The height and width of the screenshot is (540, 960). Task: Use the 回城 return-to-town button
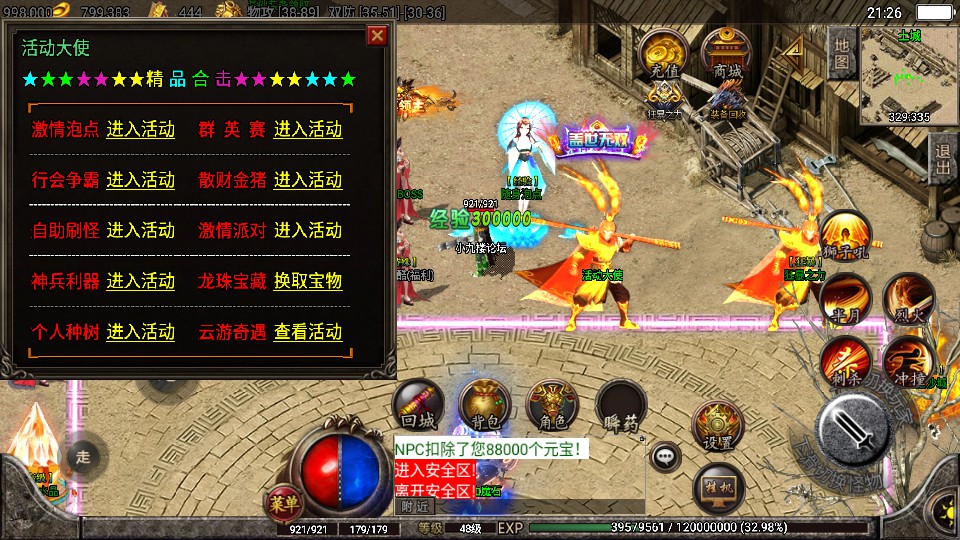click(417, 403)
